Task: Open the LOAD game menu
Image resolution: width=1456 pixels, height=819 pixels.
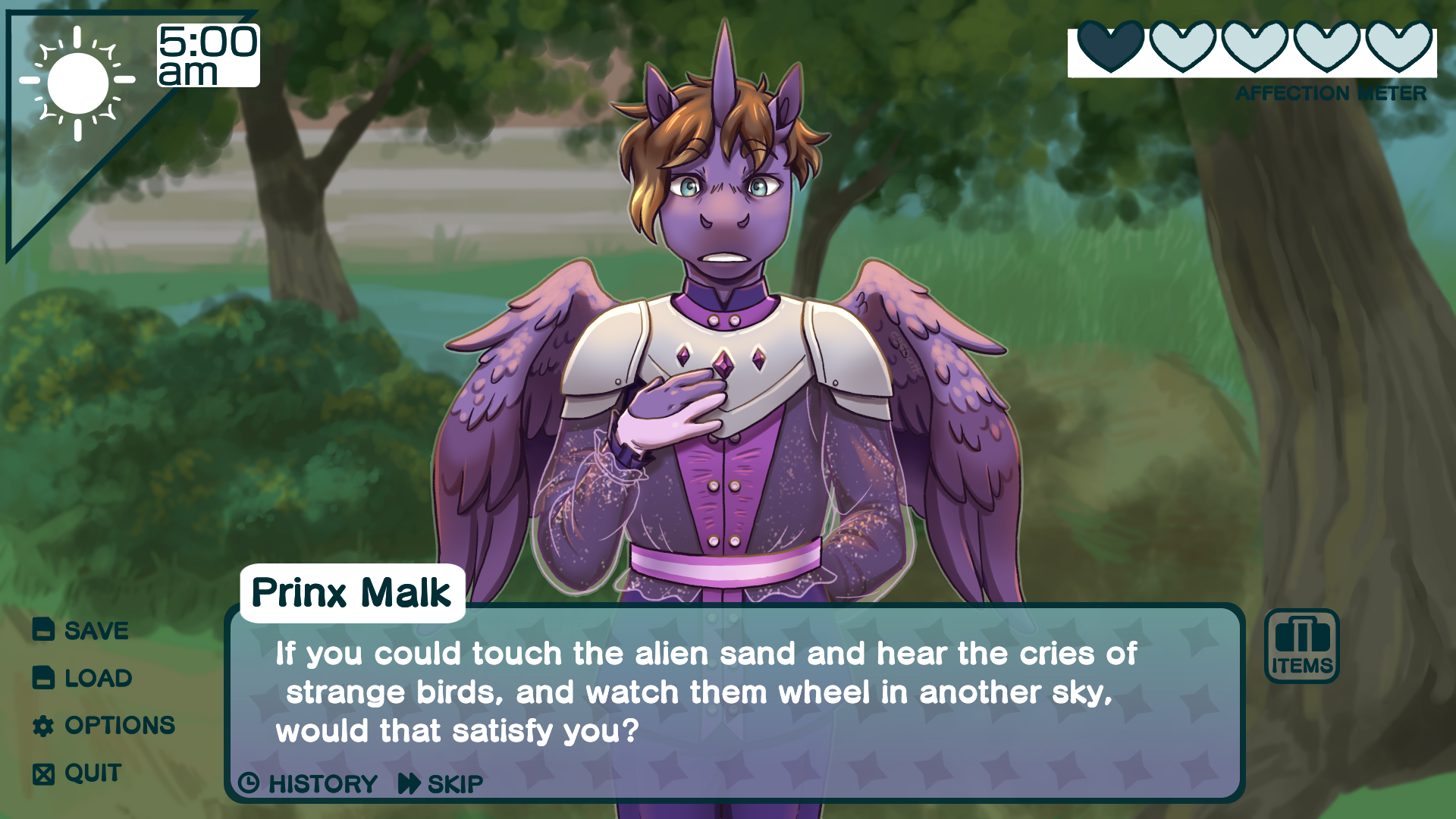Action: (83, 678)
